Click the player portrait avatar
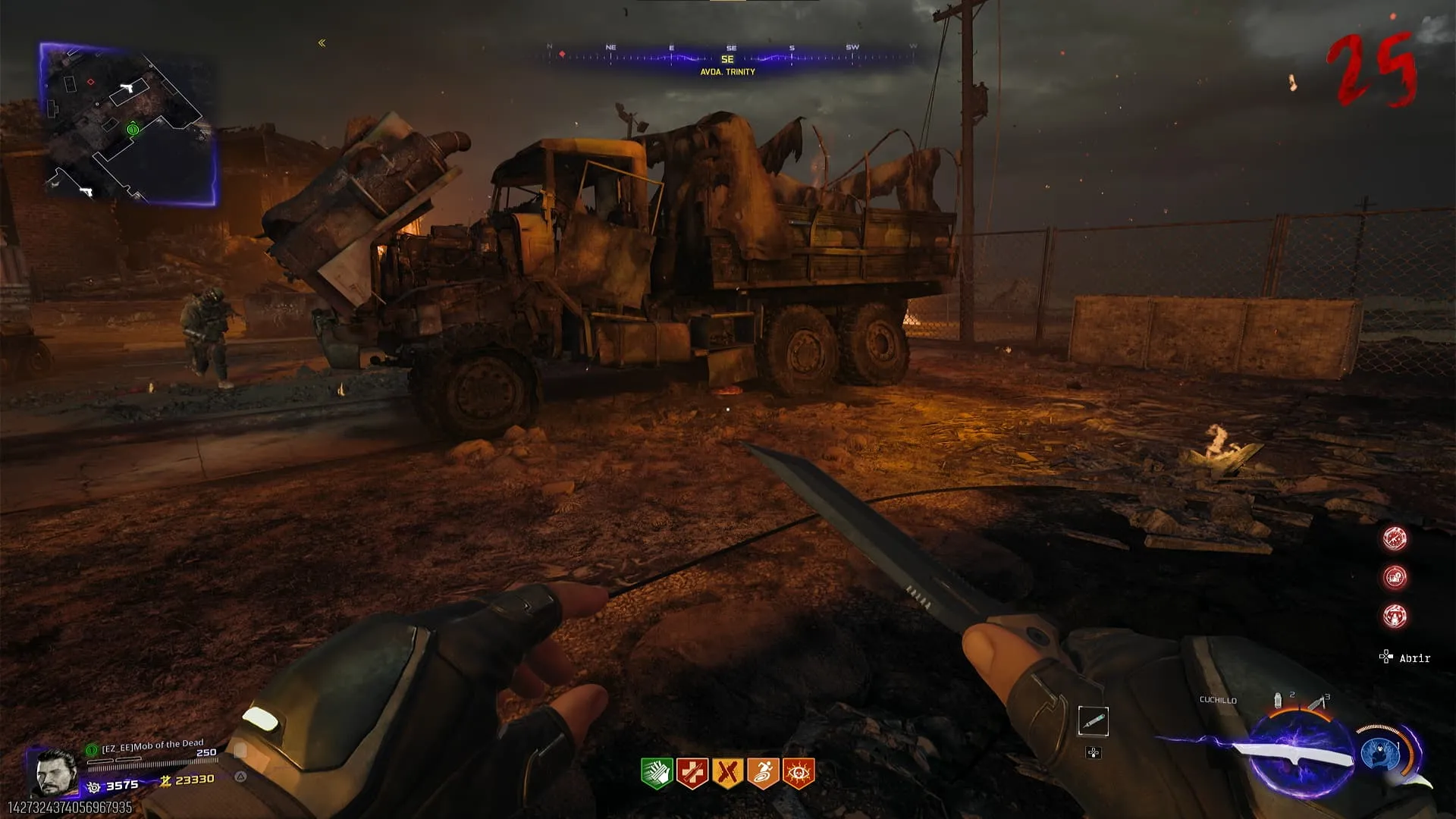Screen dimensions: 1456x819 56,771
